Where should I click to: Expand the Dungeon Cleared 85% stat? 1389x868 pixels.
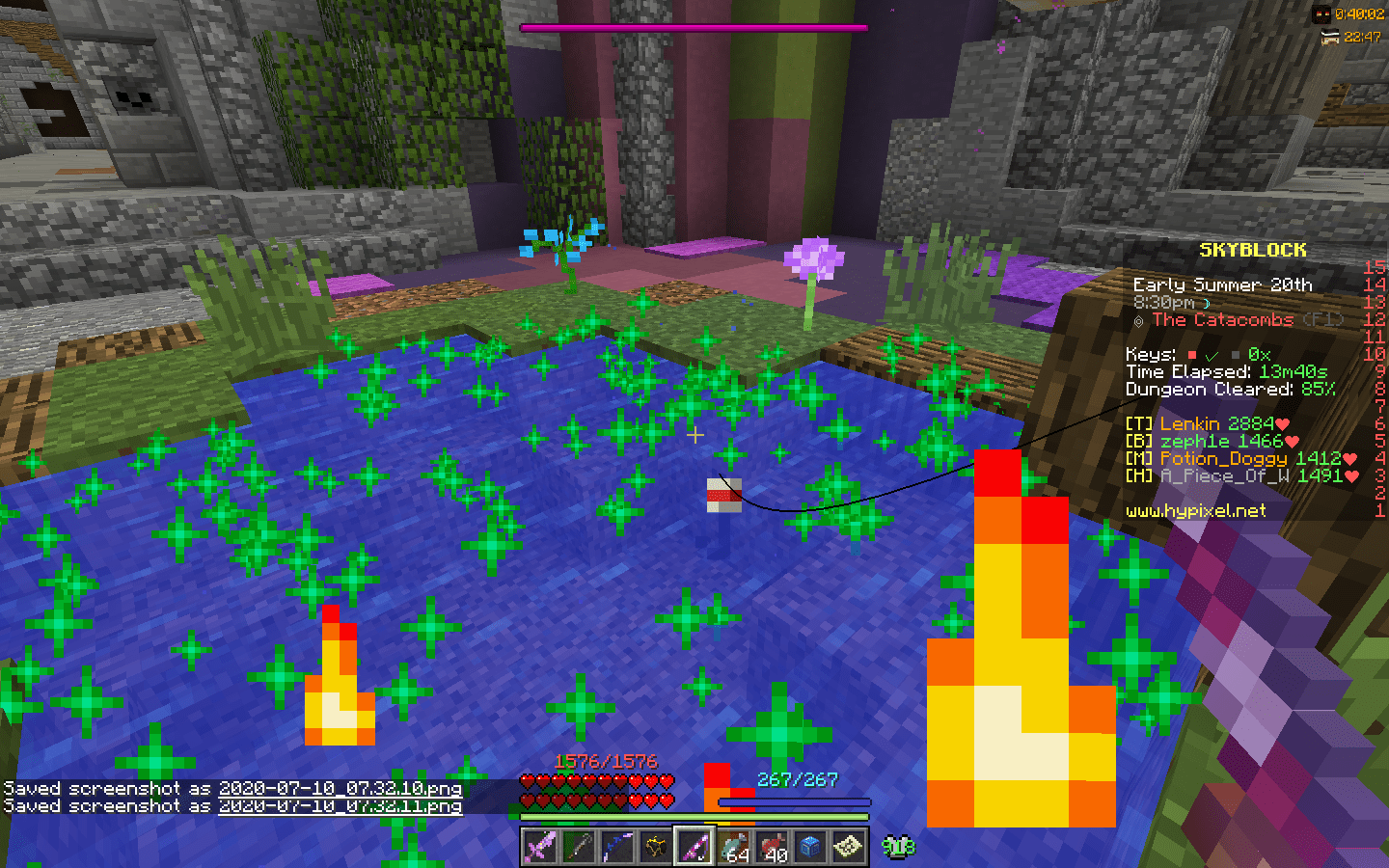pyautogui.click(x=1229, y=390)
